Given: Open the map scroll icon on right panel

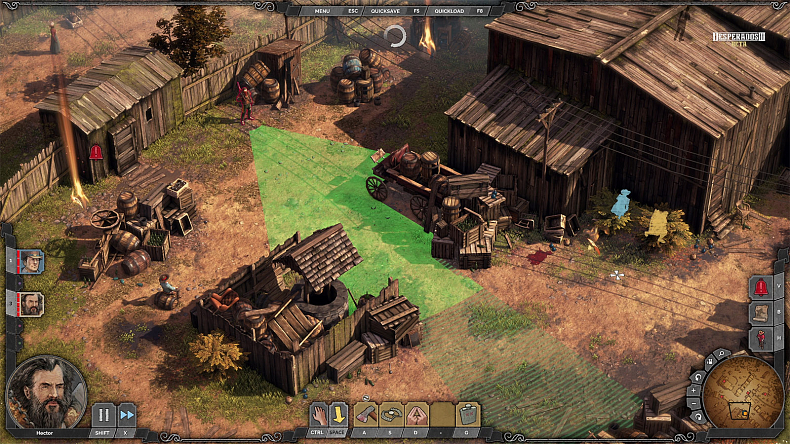Looking at the screenshot, I should 760,312.
